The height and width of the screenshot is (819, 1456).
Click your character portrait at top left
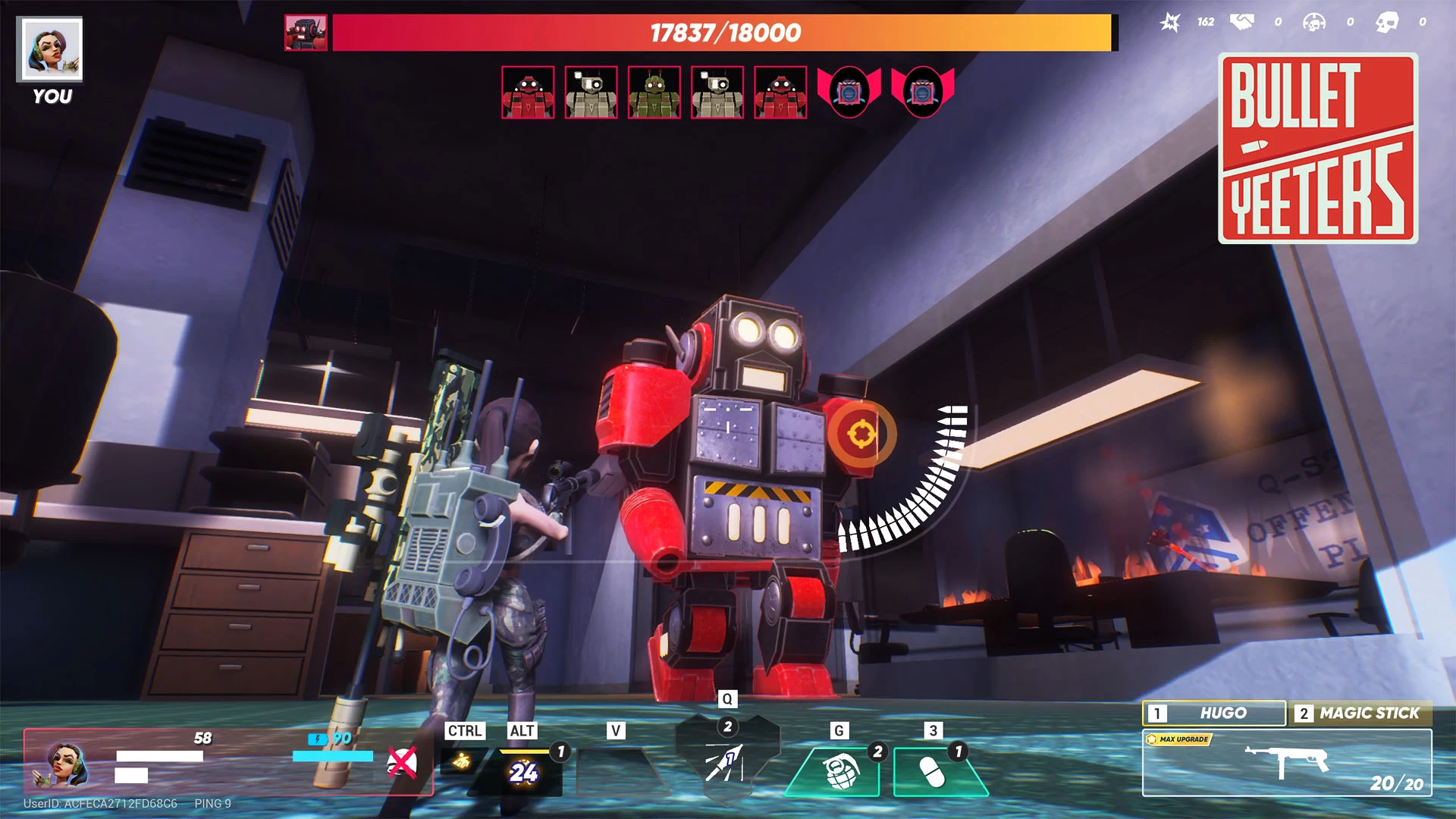pos(50,50)
